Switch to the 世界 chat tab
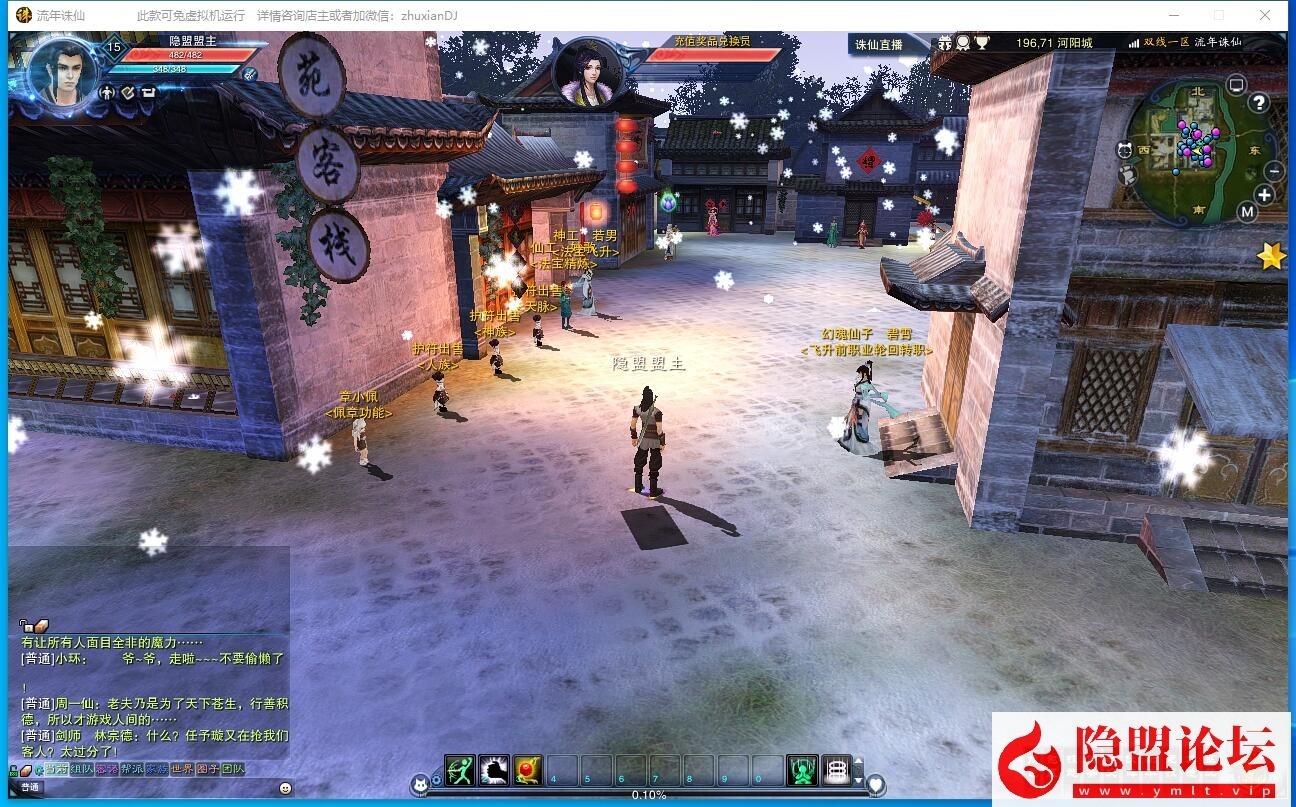 [x=181, y=769]
